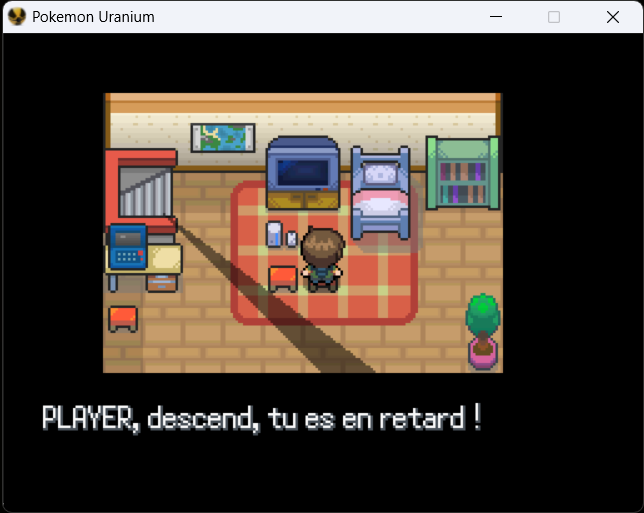Minimize the Pokemon Uranium window

(495, 17)
